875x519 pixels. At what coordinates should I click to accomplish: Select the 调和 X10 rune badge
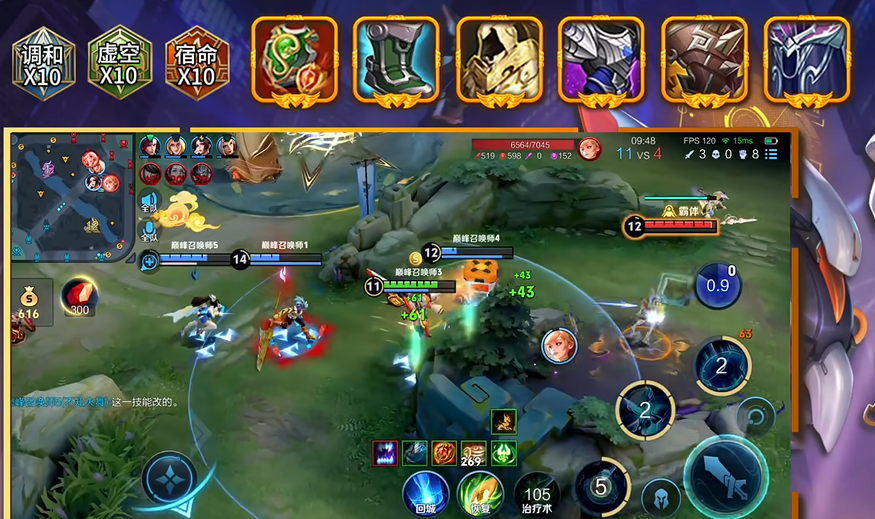tap(43, 64)
